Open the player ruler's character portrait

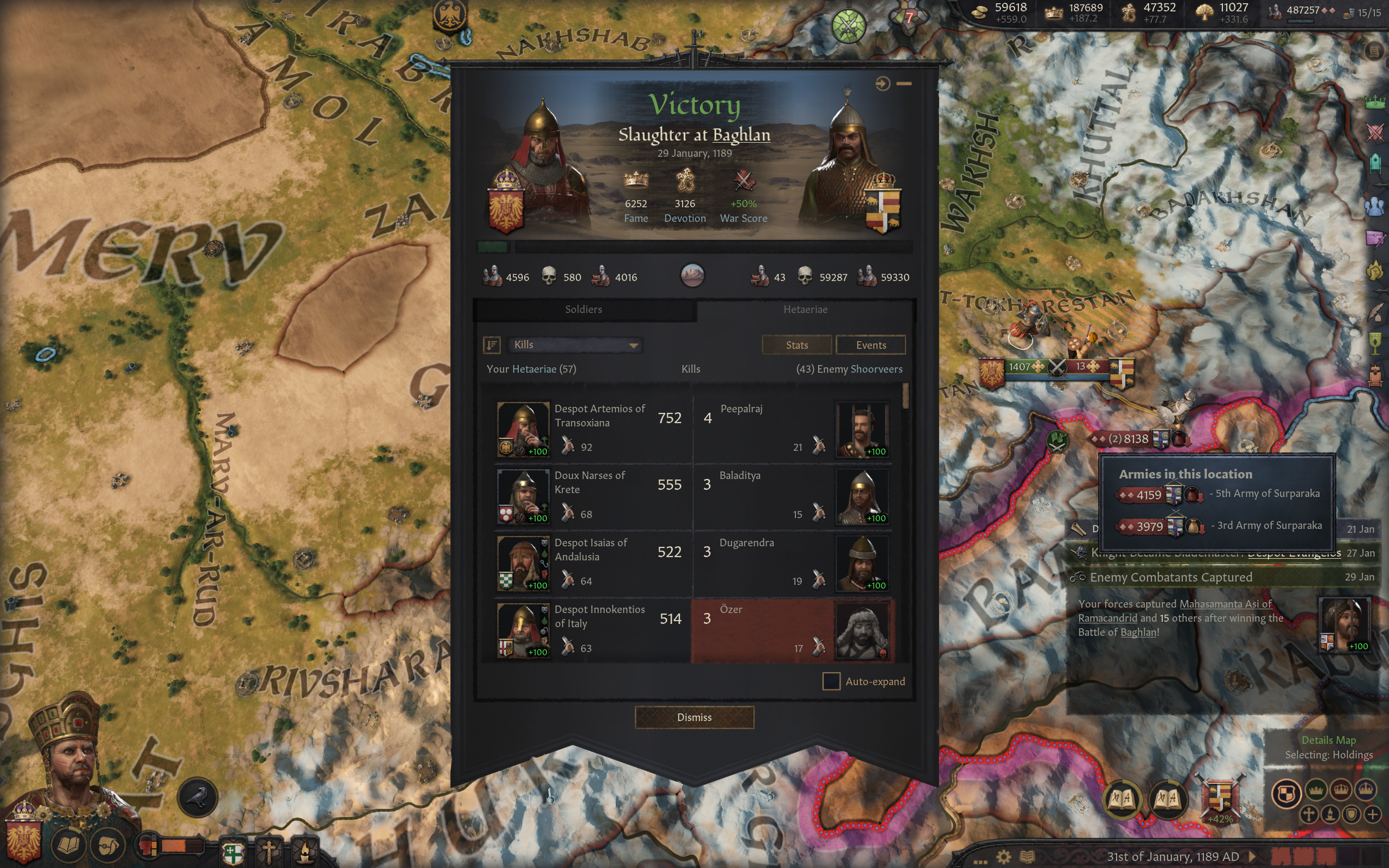(69, 763)
